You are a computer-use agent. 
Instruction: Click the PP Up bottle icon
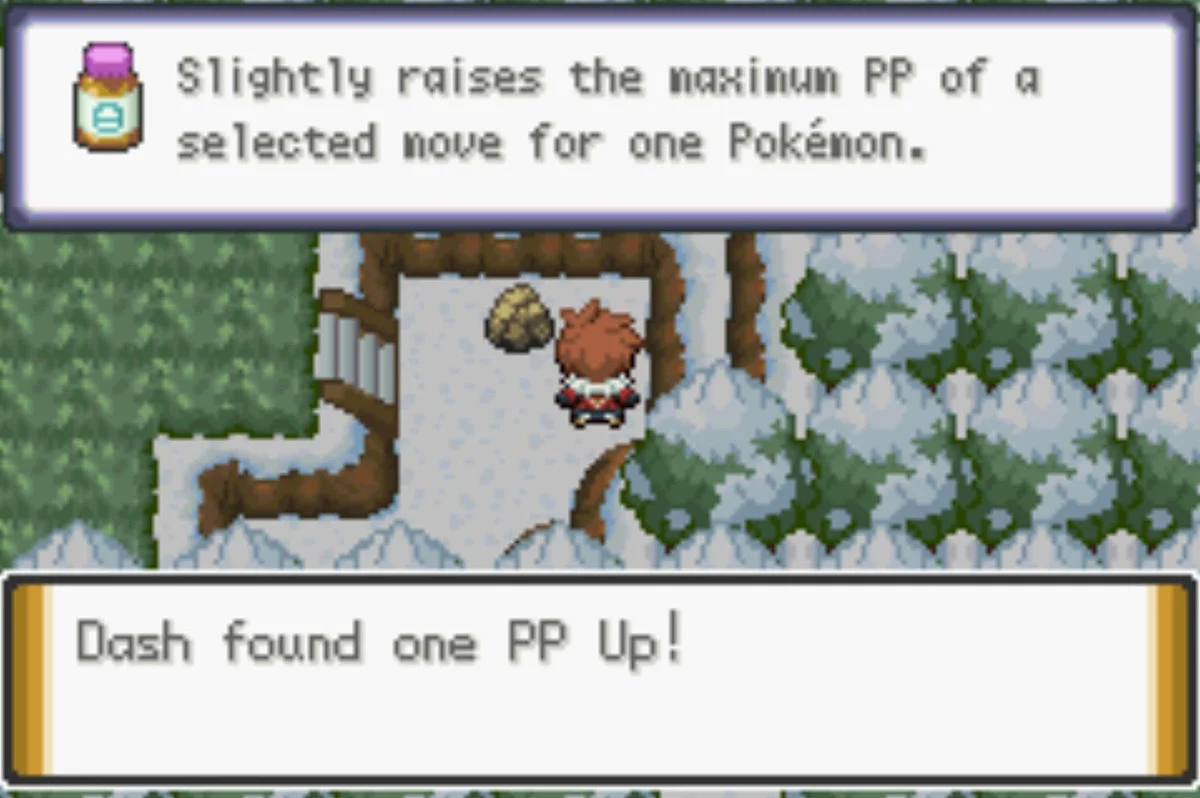point(107,97)
